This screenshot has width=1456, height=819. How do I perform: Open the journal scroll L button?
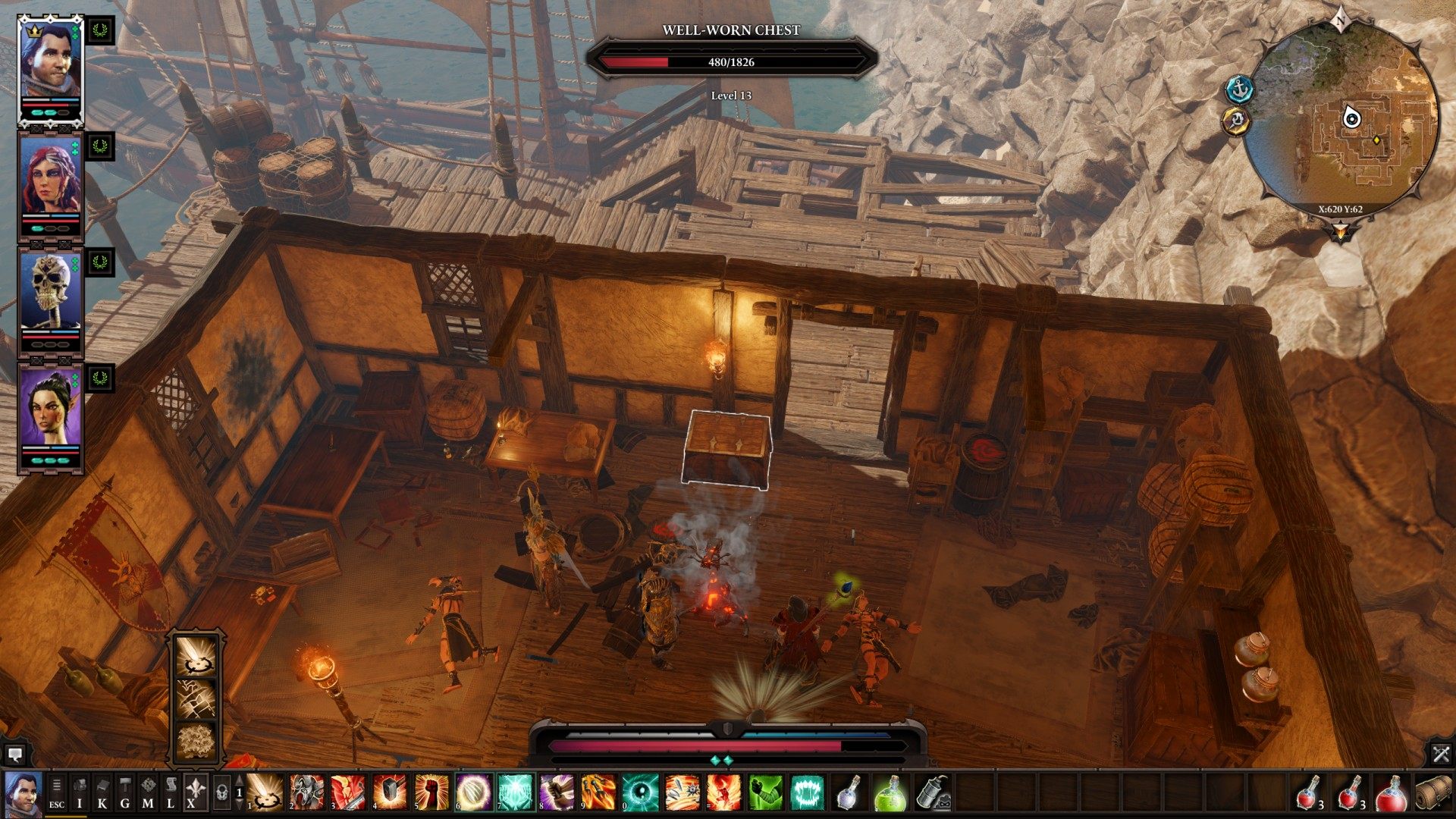(171, 793)
